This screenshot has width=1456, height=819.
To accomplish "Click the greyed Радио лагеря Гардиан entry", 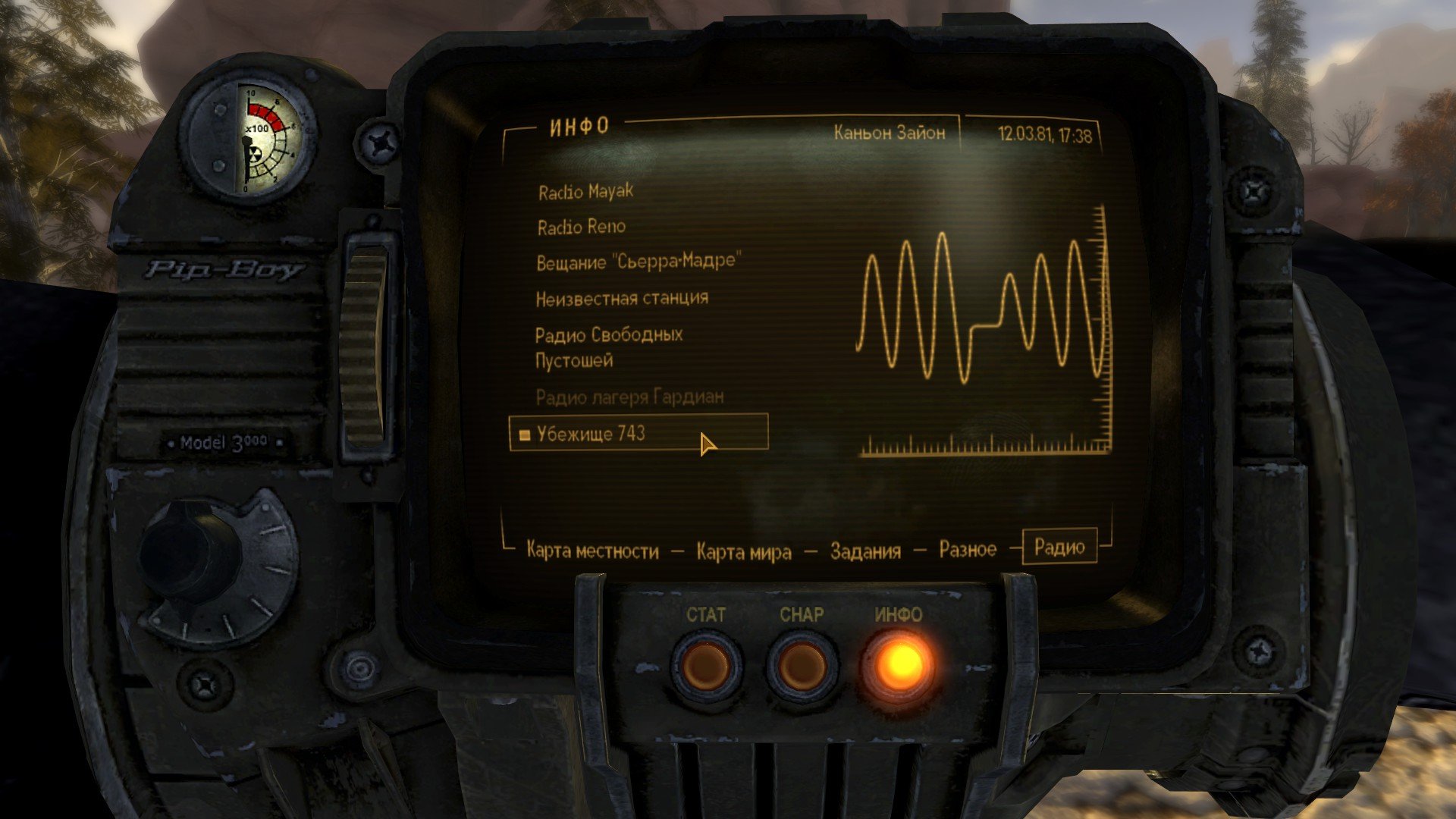I will pyautogui.click(x=629, y=397).
